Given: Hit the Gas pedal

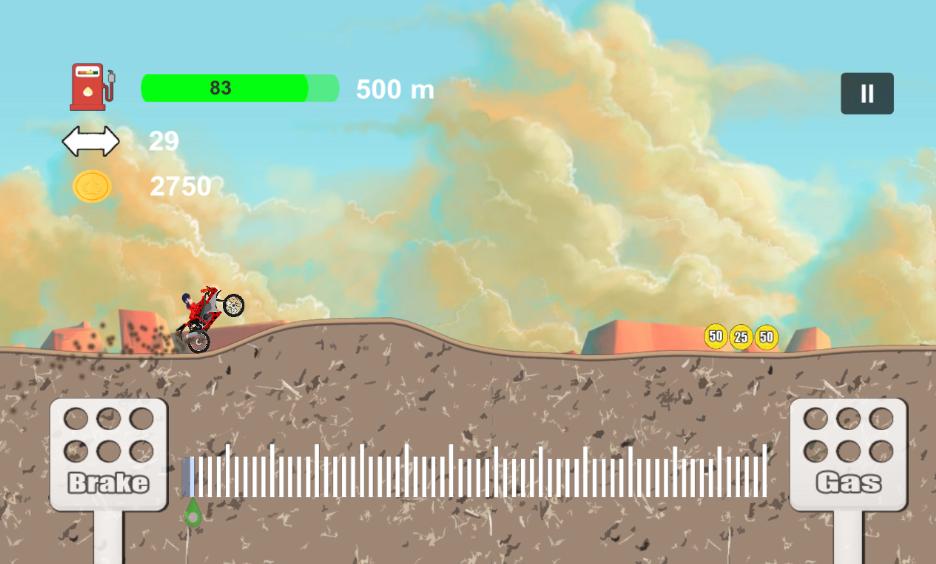Looking at the screenshot, I should pyautogui.click(x=848, y=455).
